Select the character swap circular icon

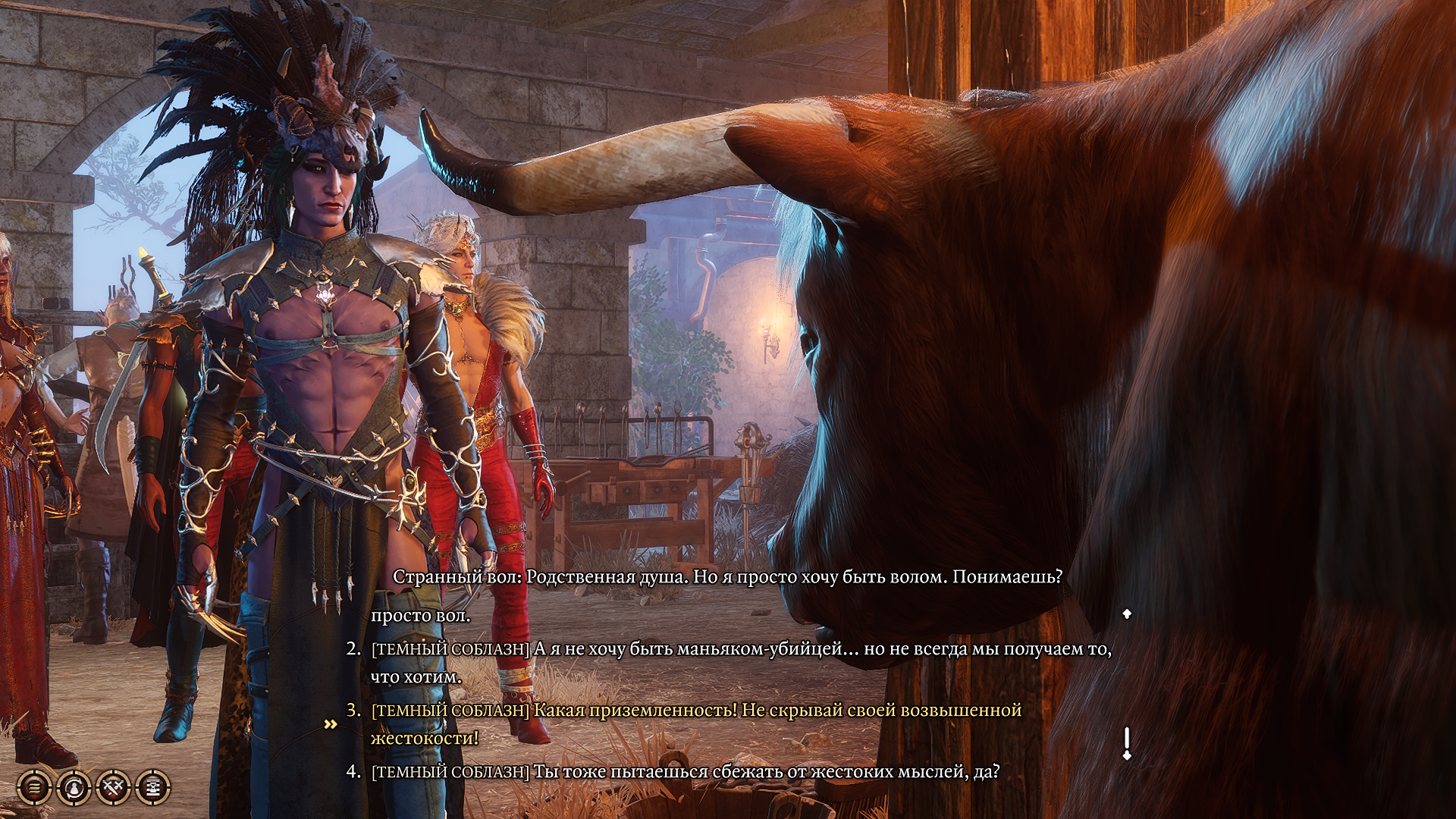(x=73, y=786)
